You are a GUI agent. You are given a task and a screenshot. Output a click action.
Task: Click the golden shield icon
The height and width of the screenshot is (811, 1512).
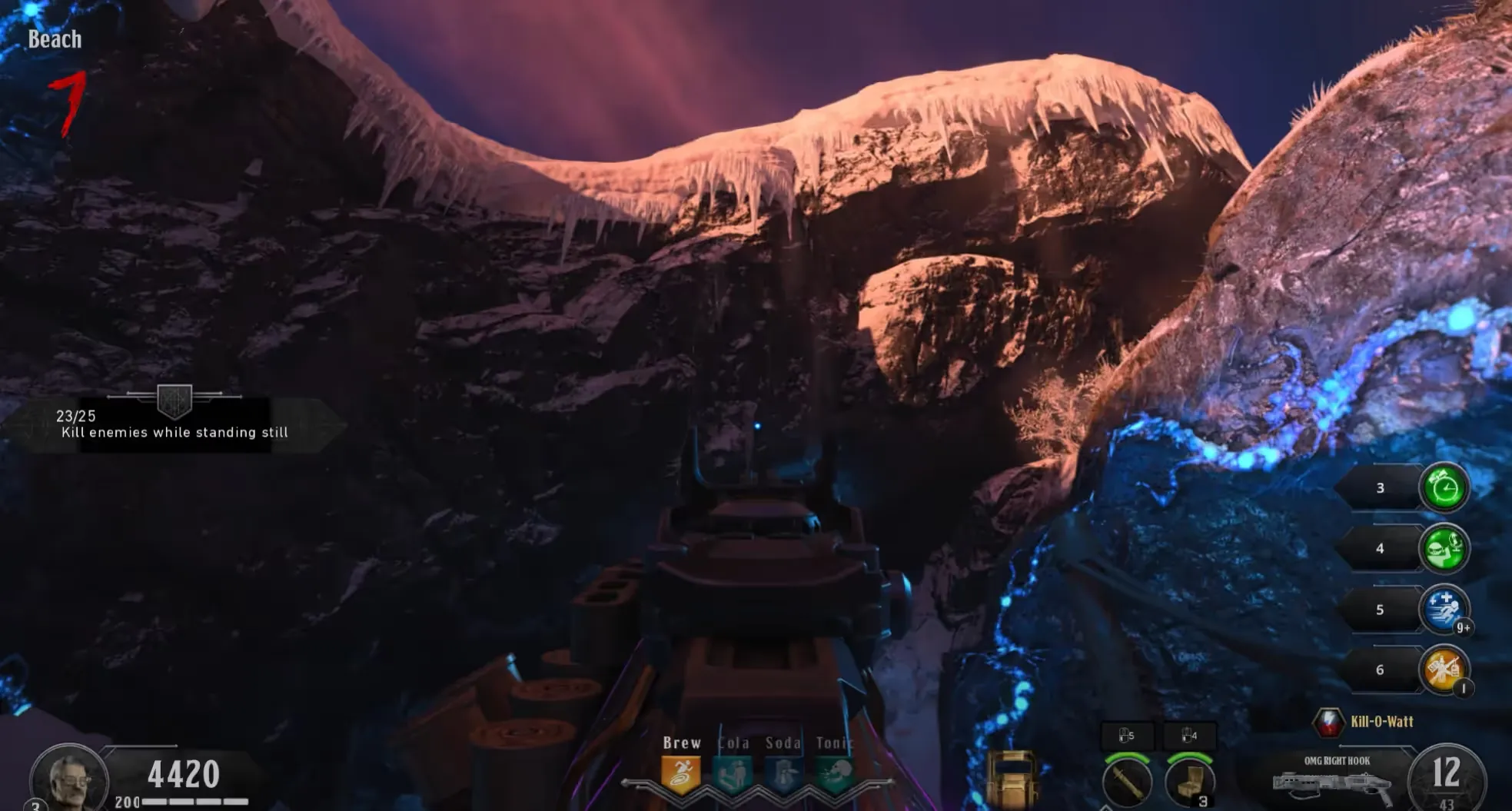click(1012, 776)
